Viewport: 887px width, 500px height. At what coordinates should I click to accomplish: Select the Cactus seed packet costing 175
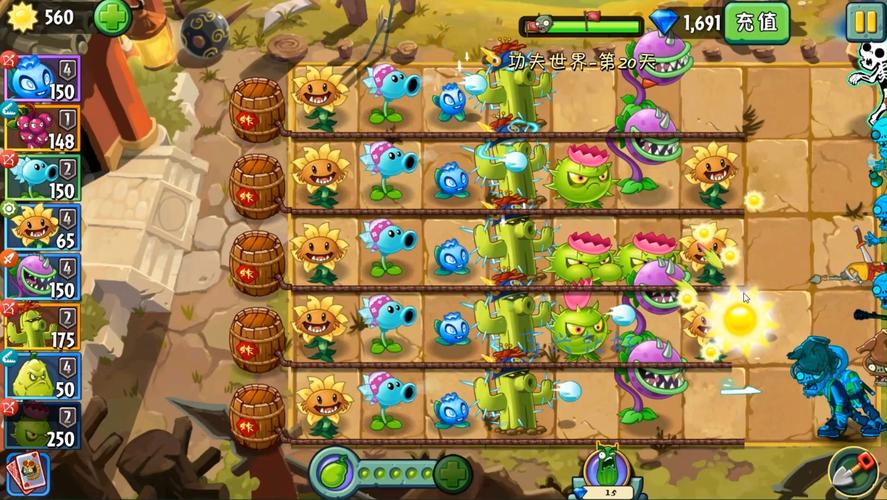coord(41,325)
